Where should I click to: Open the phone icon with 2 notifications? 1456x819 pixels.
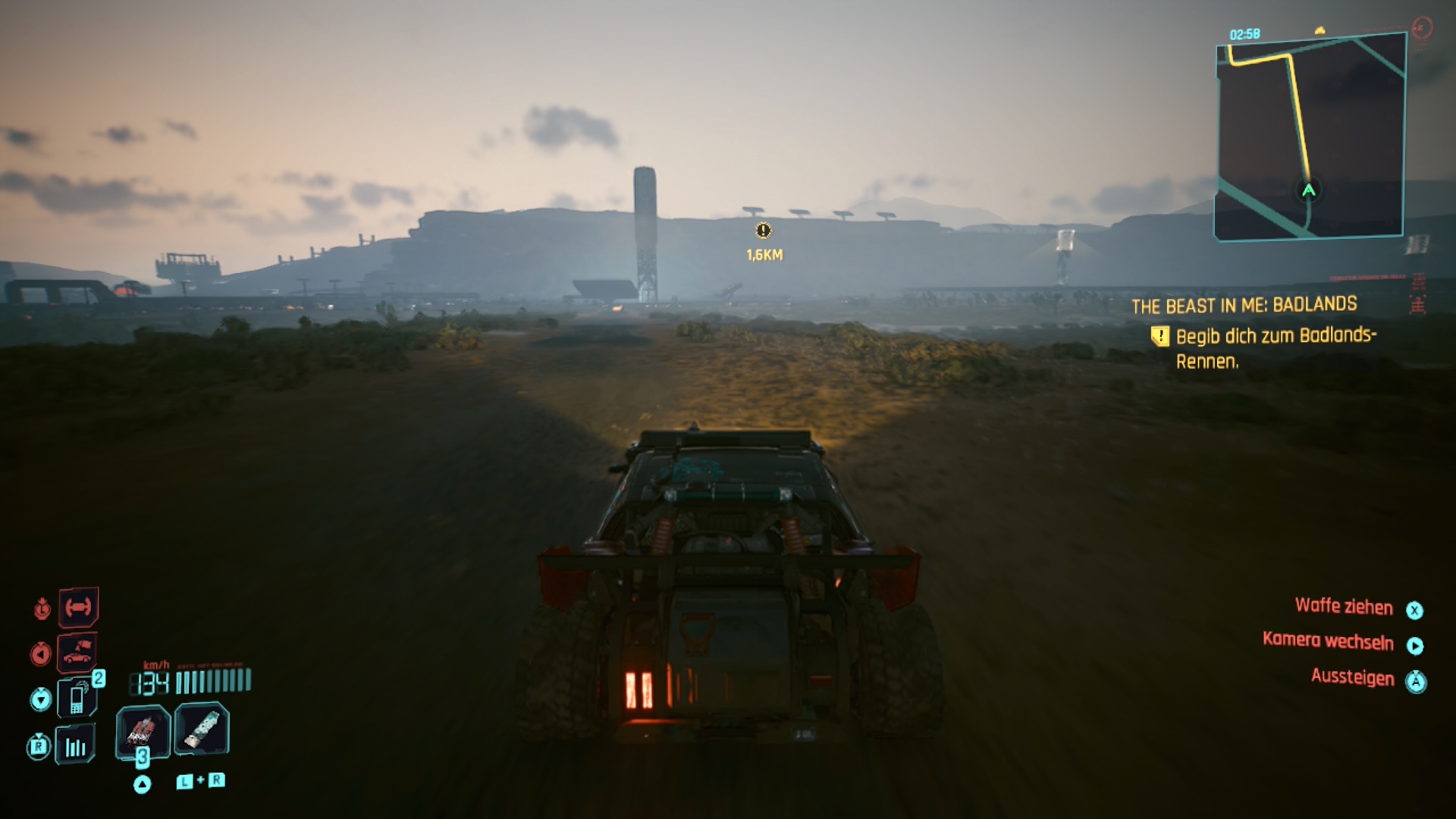coord(77,698)
